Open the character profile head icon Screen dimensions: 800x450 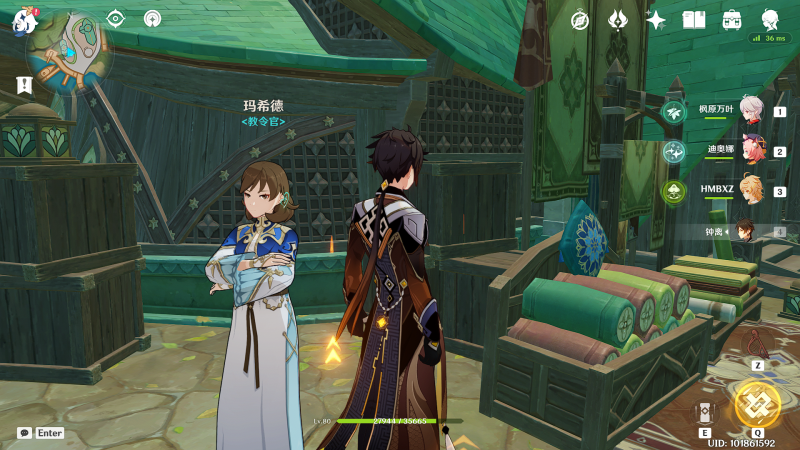point(770,20)
